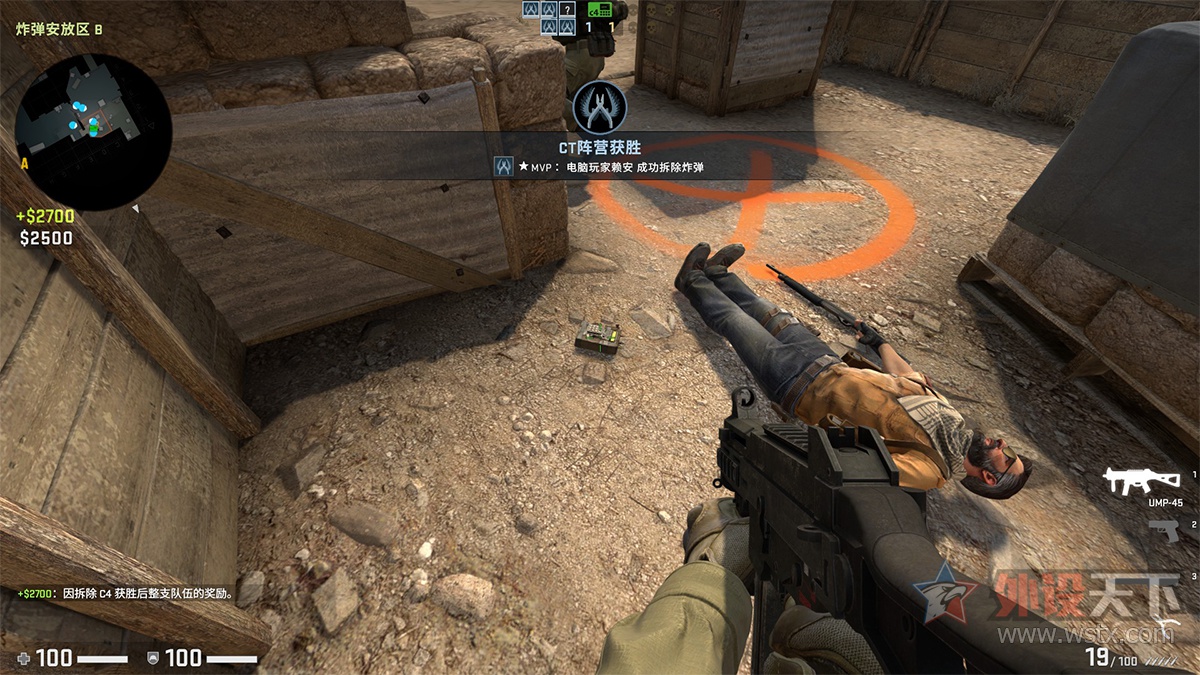This screenshot has height=675, width=1200.
Task: Click the circular radar minimap
Action: [92, 131]
